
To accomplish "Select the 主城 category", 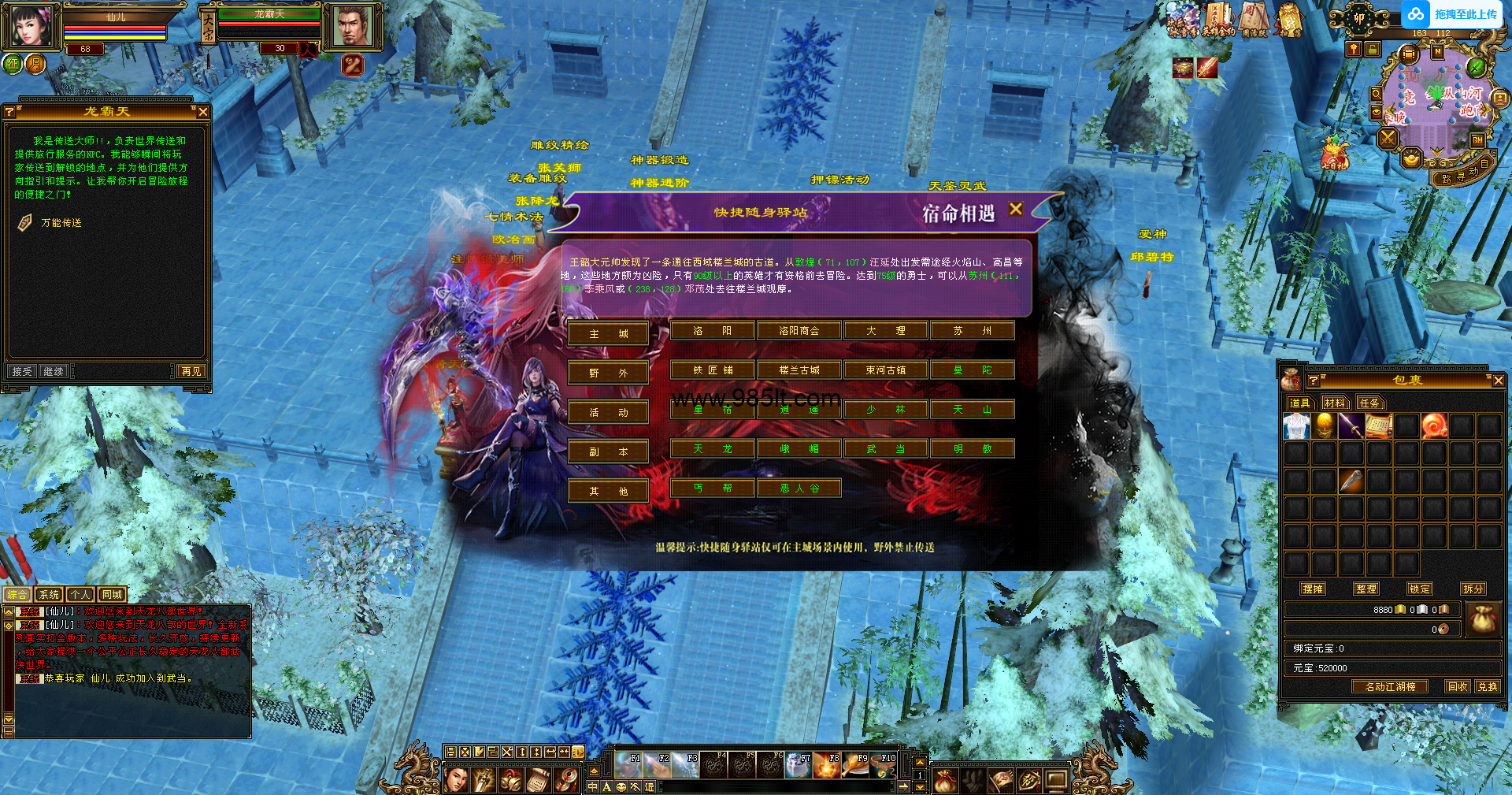I will pos(608,333).
